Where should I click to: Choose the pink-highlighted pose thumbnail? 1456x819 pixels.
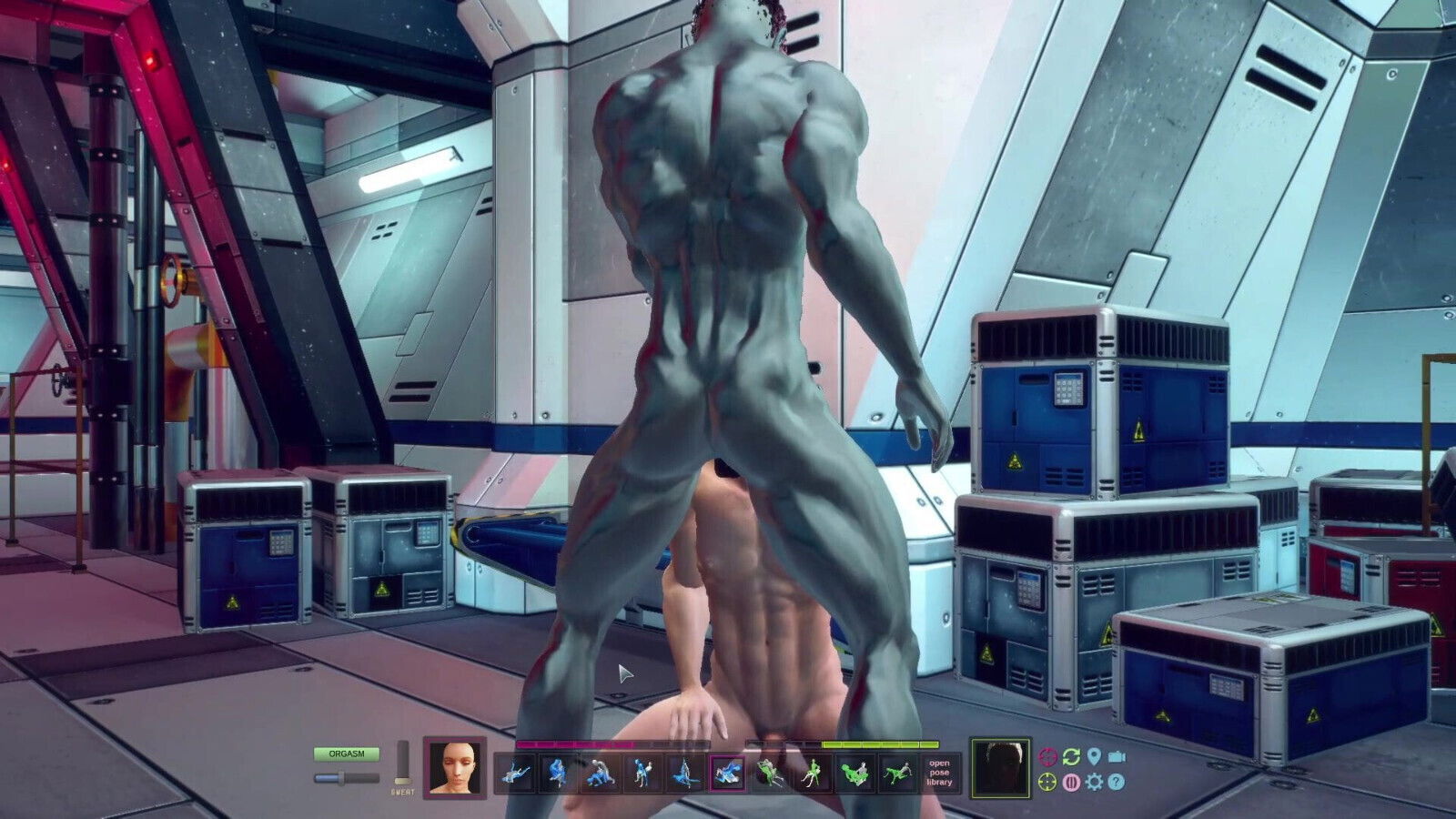(727, 773)
